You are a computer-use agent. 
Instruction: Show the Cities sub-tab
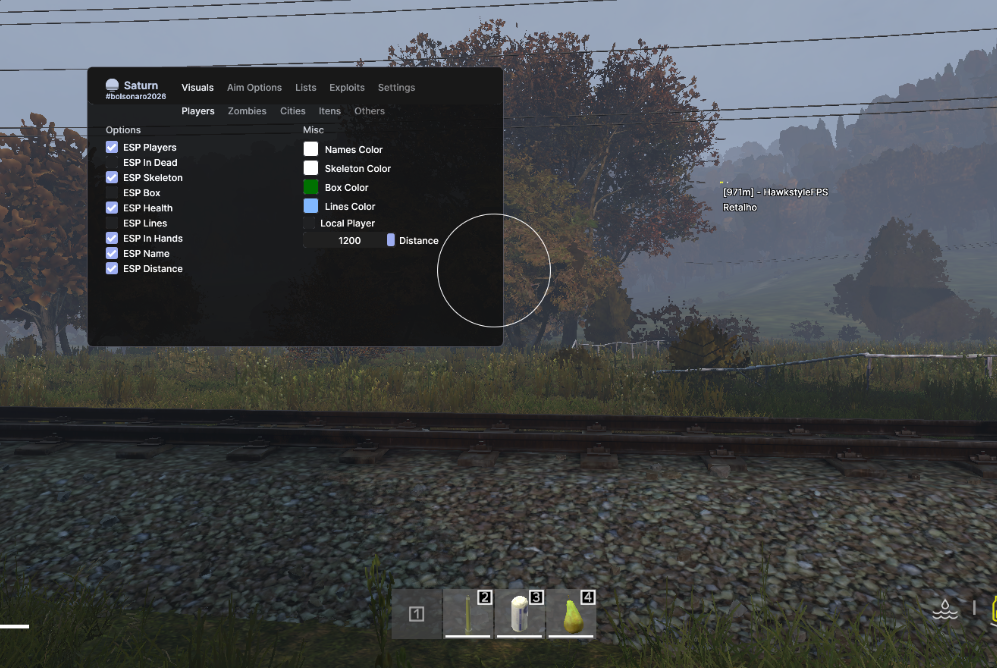point(293,111)
